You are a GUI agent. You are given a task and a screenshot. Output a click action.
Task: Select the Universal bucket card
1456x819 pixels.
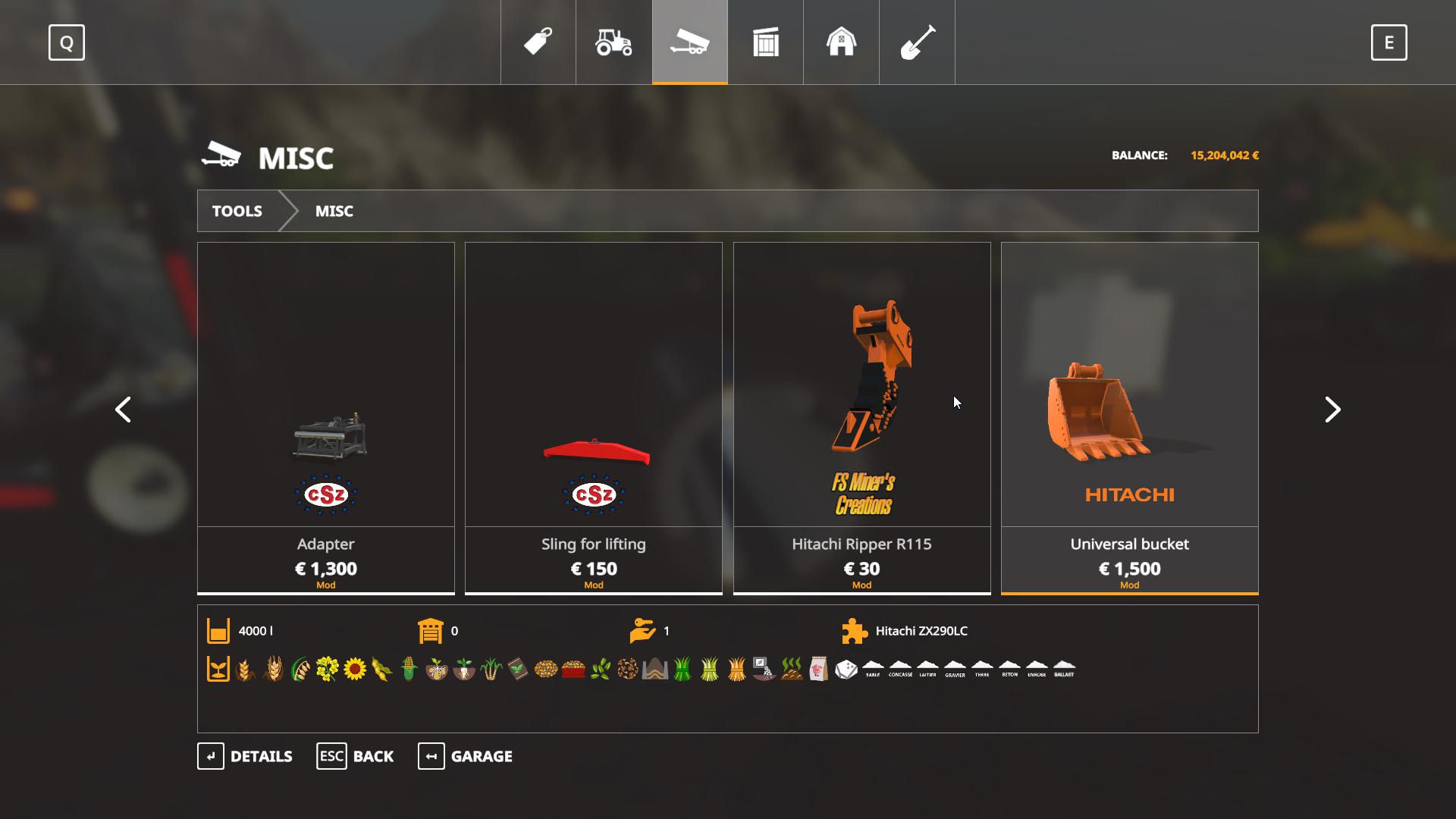1129,418
